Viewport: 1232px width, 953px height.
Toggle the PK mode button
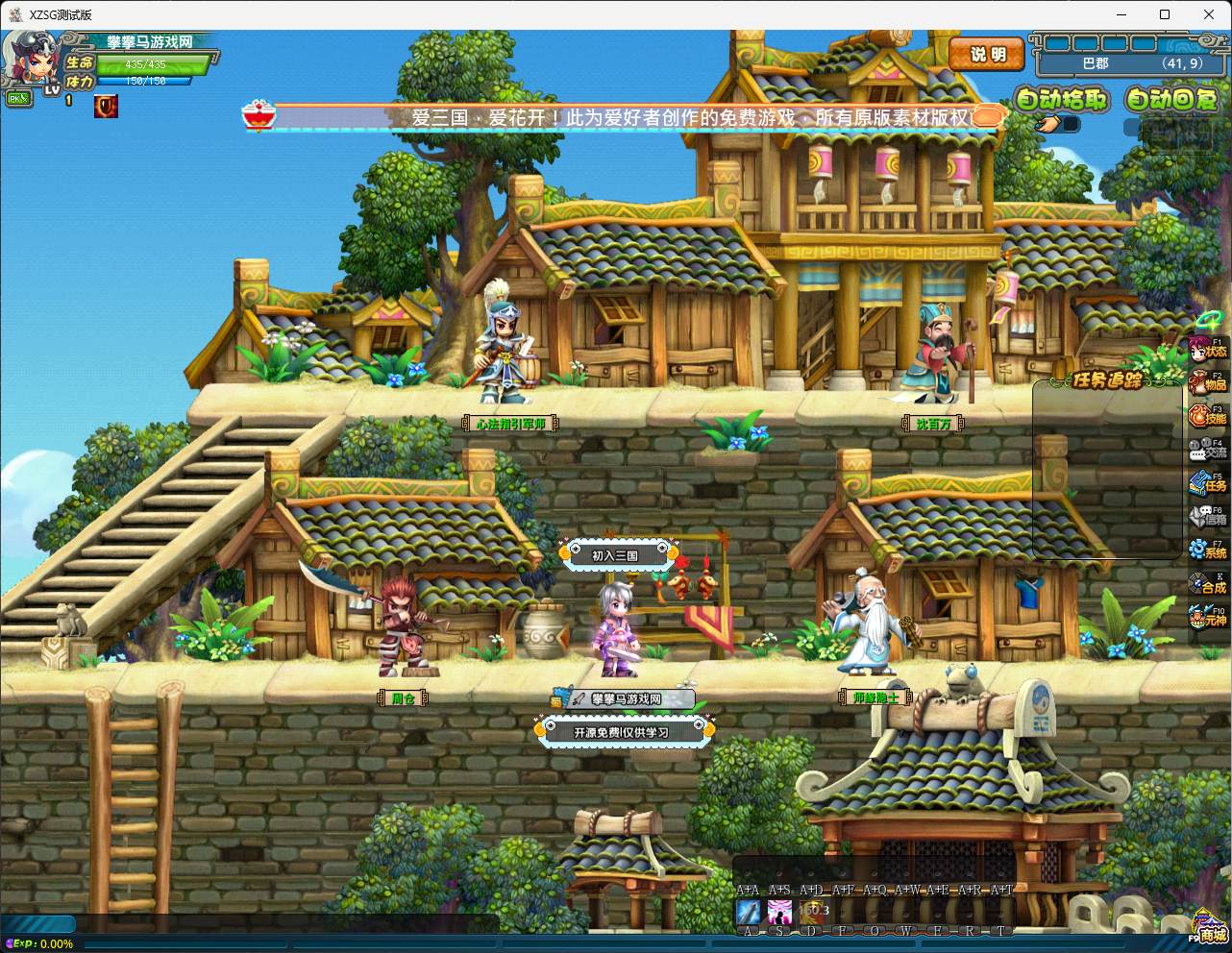click(17, 98)
